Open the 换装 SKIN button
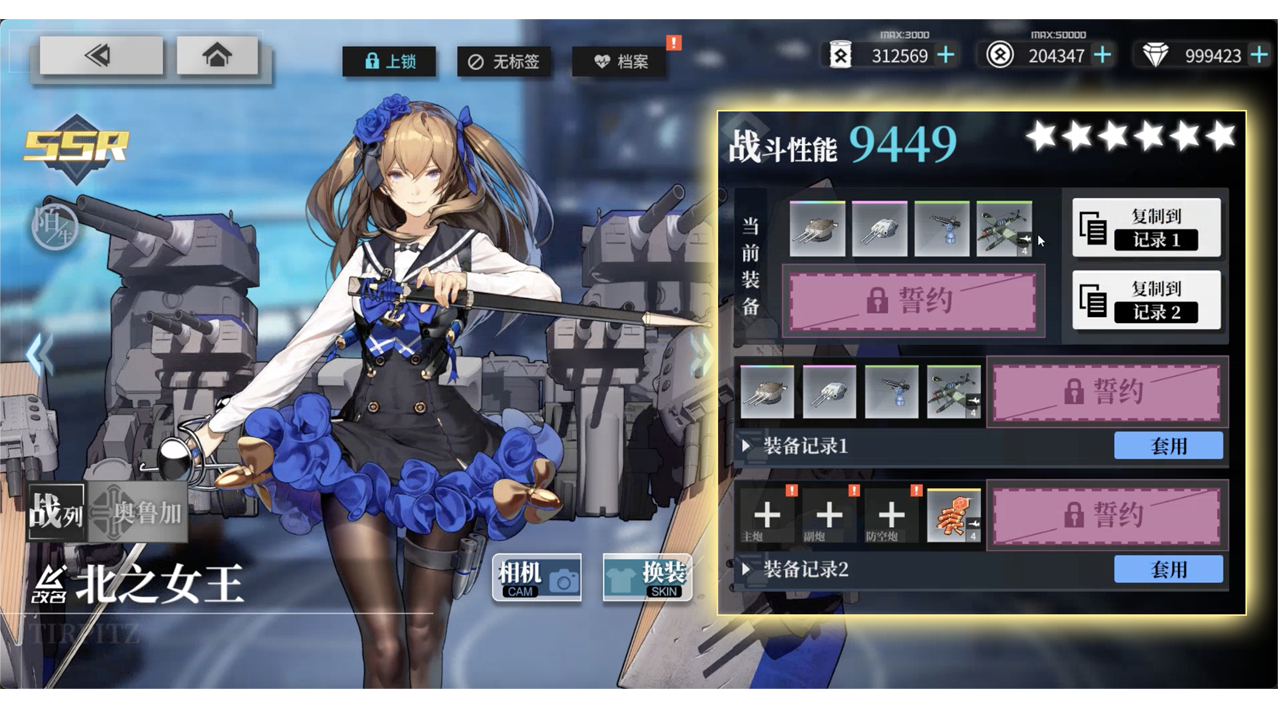 click(647, 578)
